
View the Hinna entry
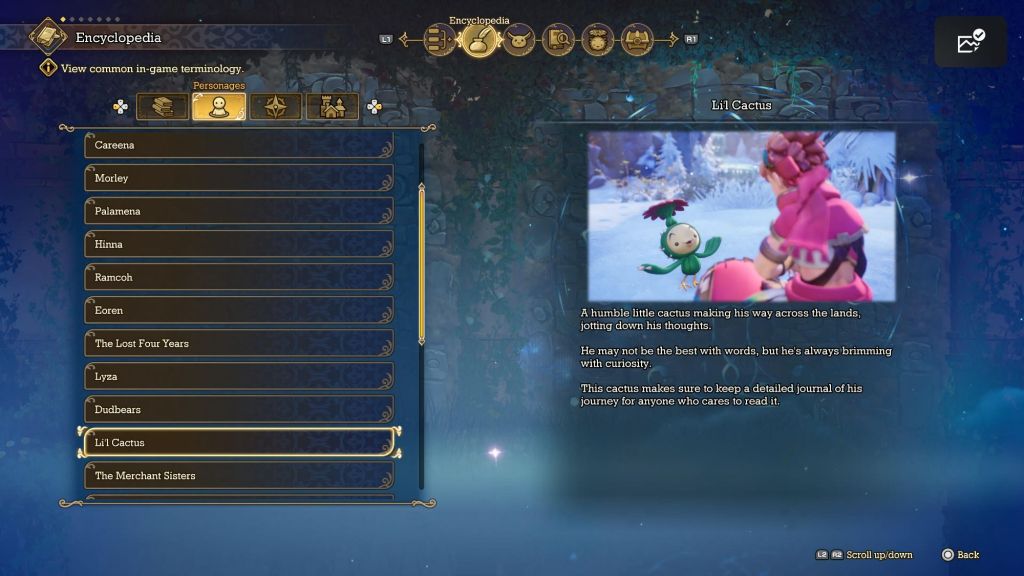(x=238, y=244)
